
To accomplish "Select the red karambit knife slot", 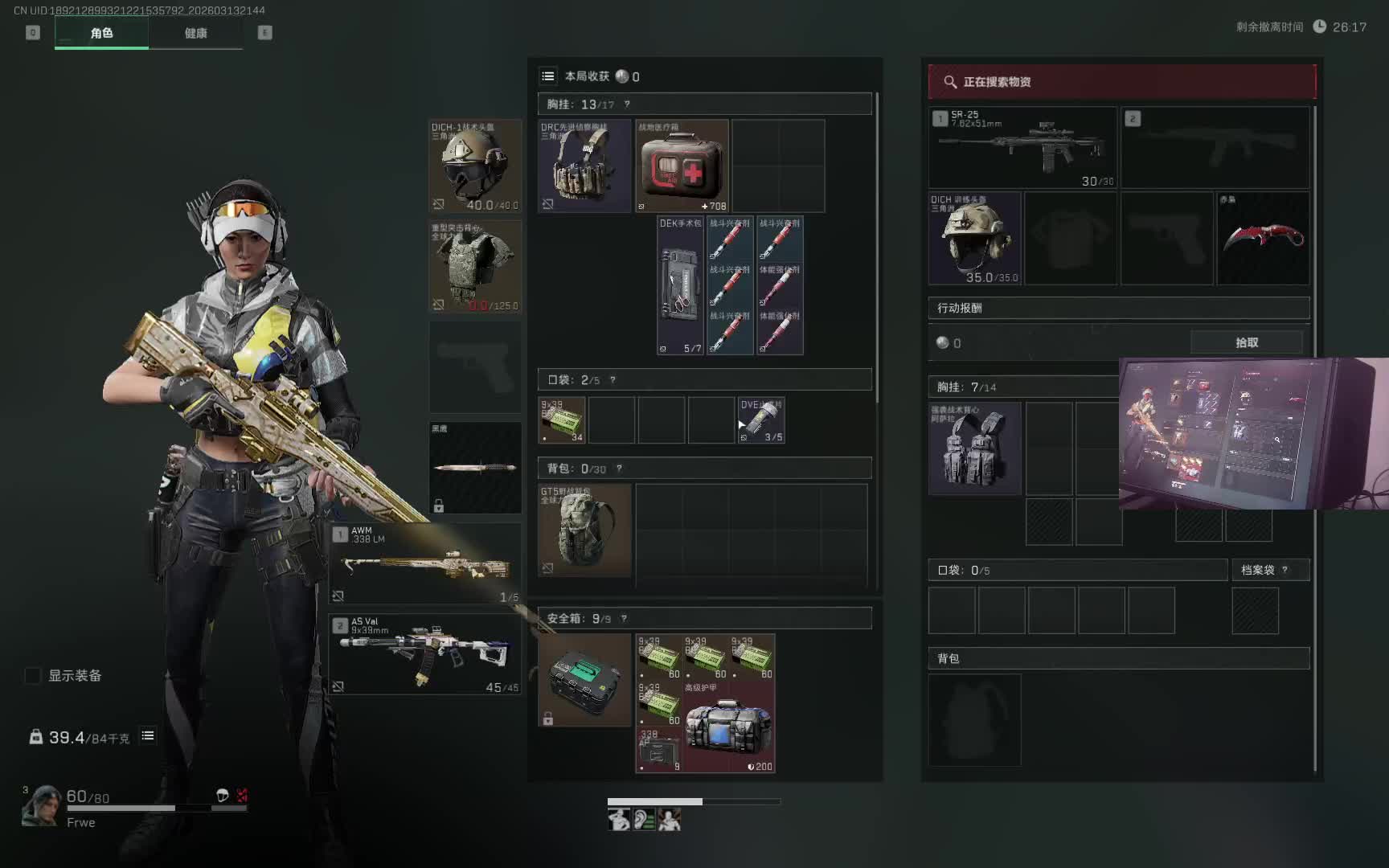I will [x=1263, y=238].
